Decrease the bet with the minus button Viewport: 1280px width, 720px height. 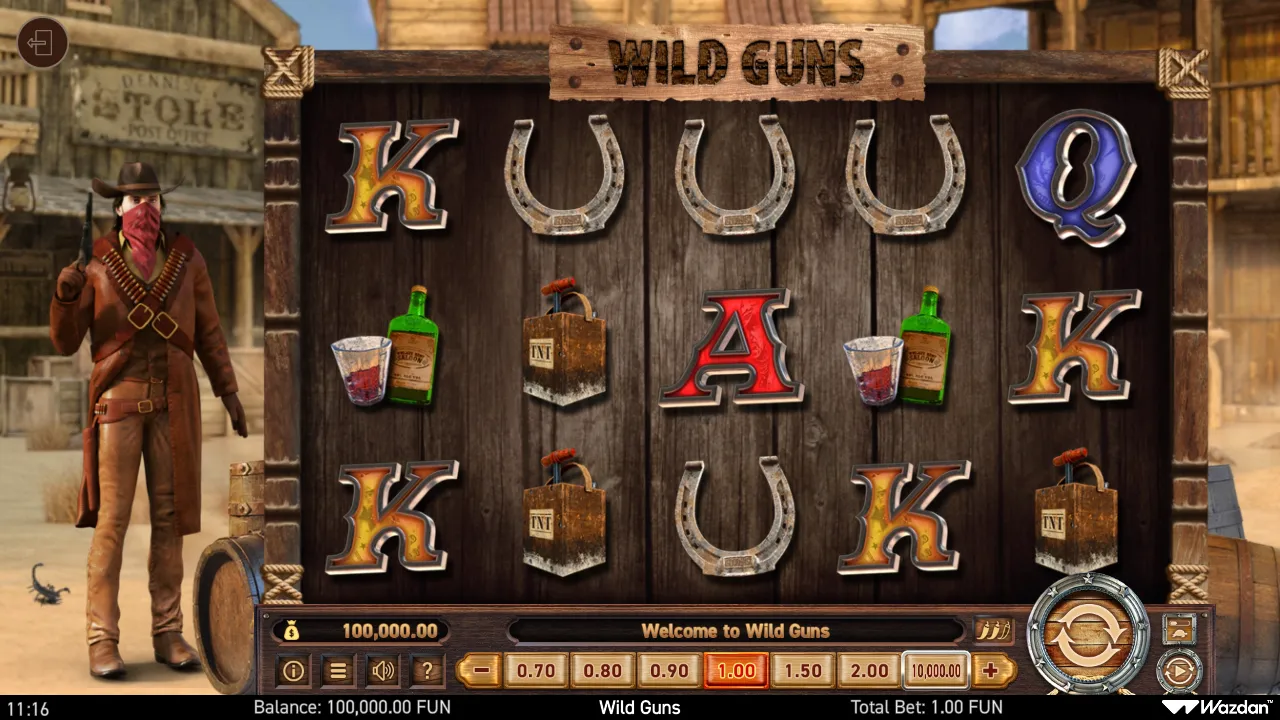coord(482,671)
